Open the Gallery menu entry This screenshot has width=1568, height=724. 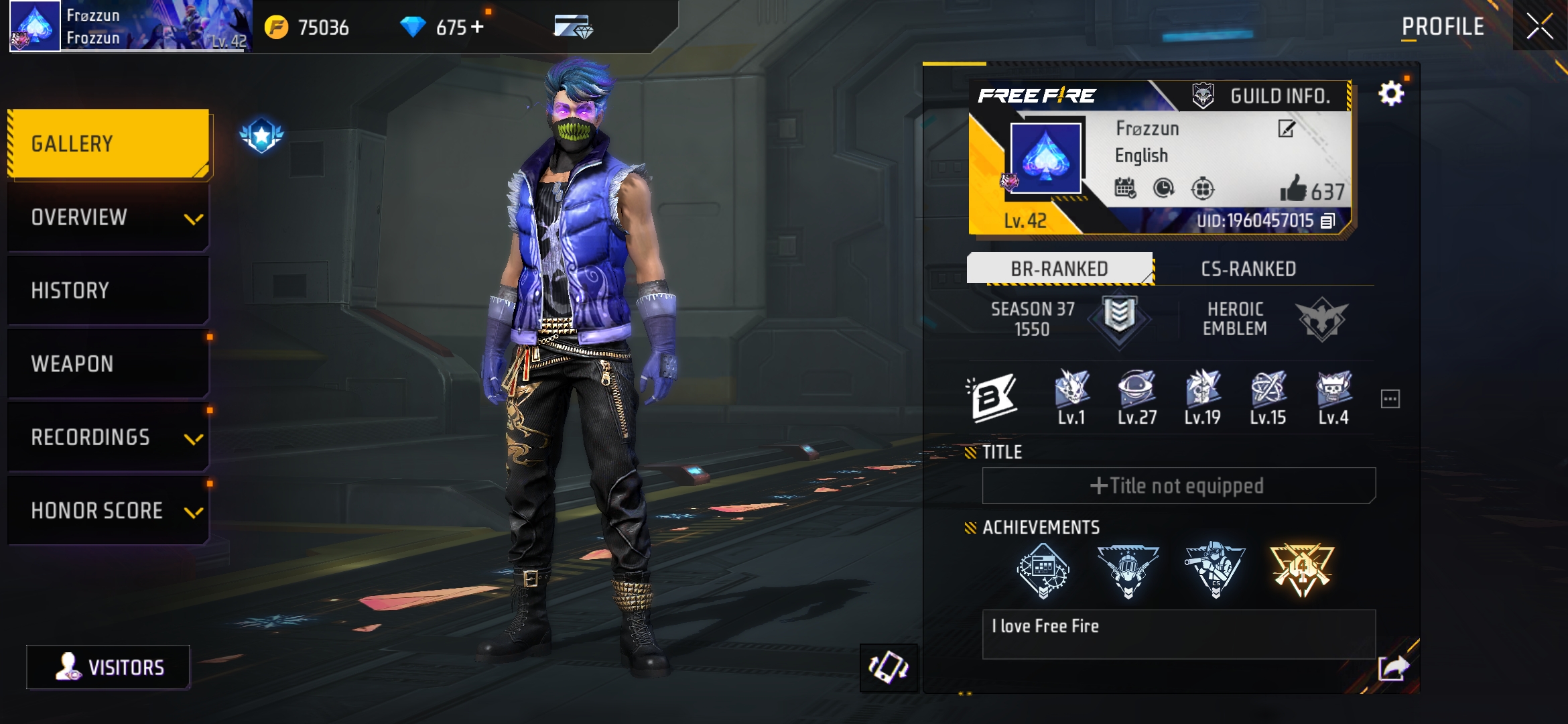pos(109,144)
